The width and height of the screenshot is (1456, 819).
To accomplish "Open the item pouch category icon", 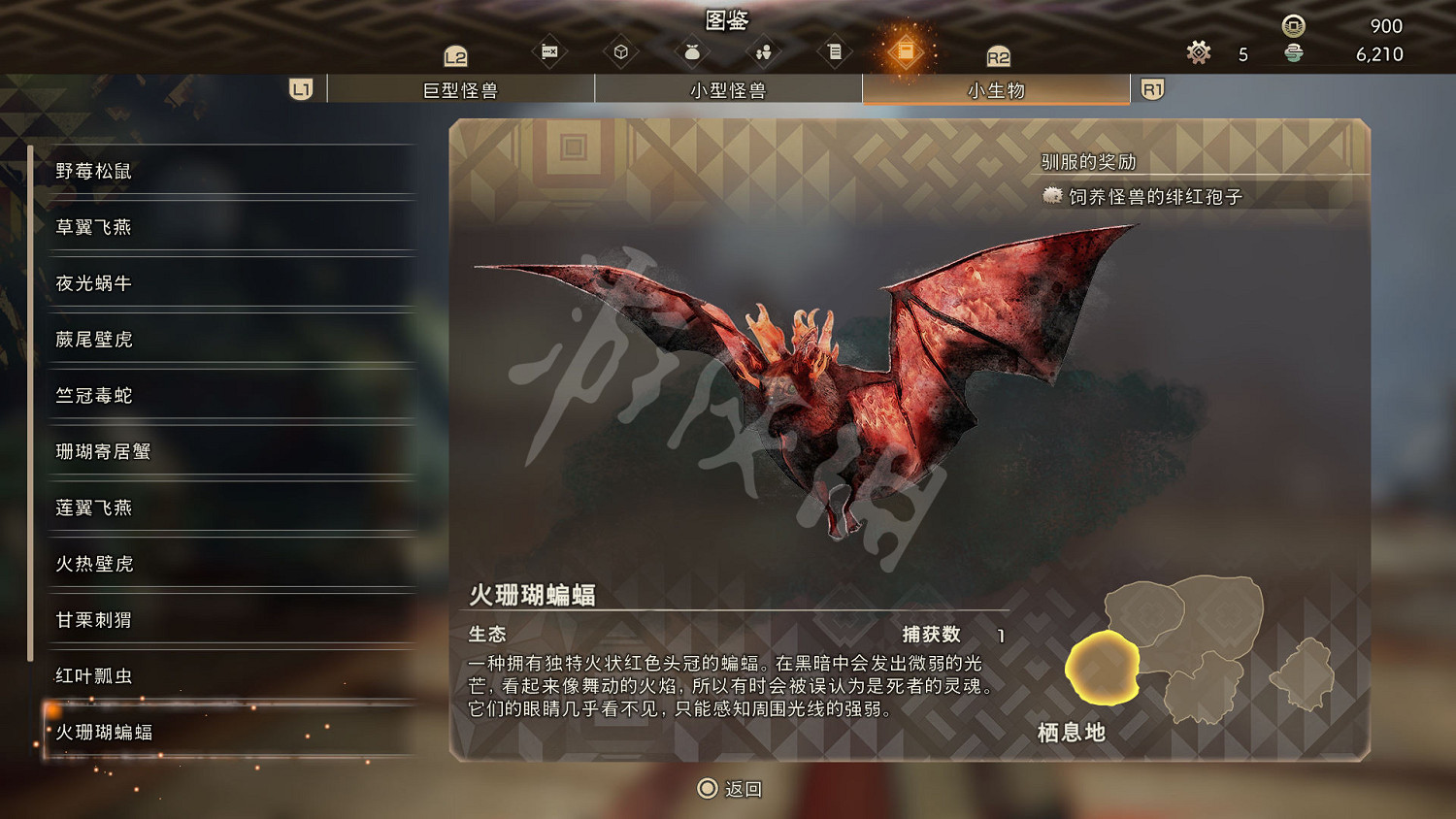I will [x=692, y=50].
